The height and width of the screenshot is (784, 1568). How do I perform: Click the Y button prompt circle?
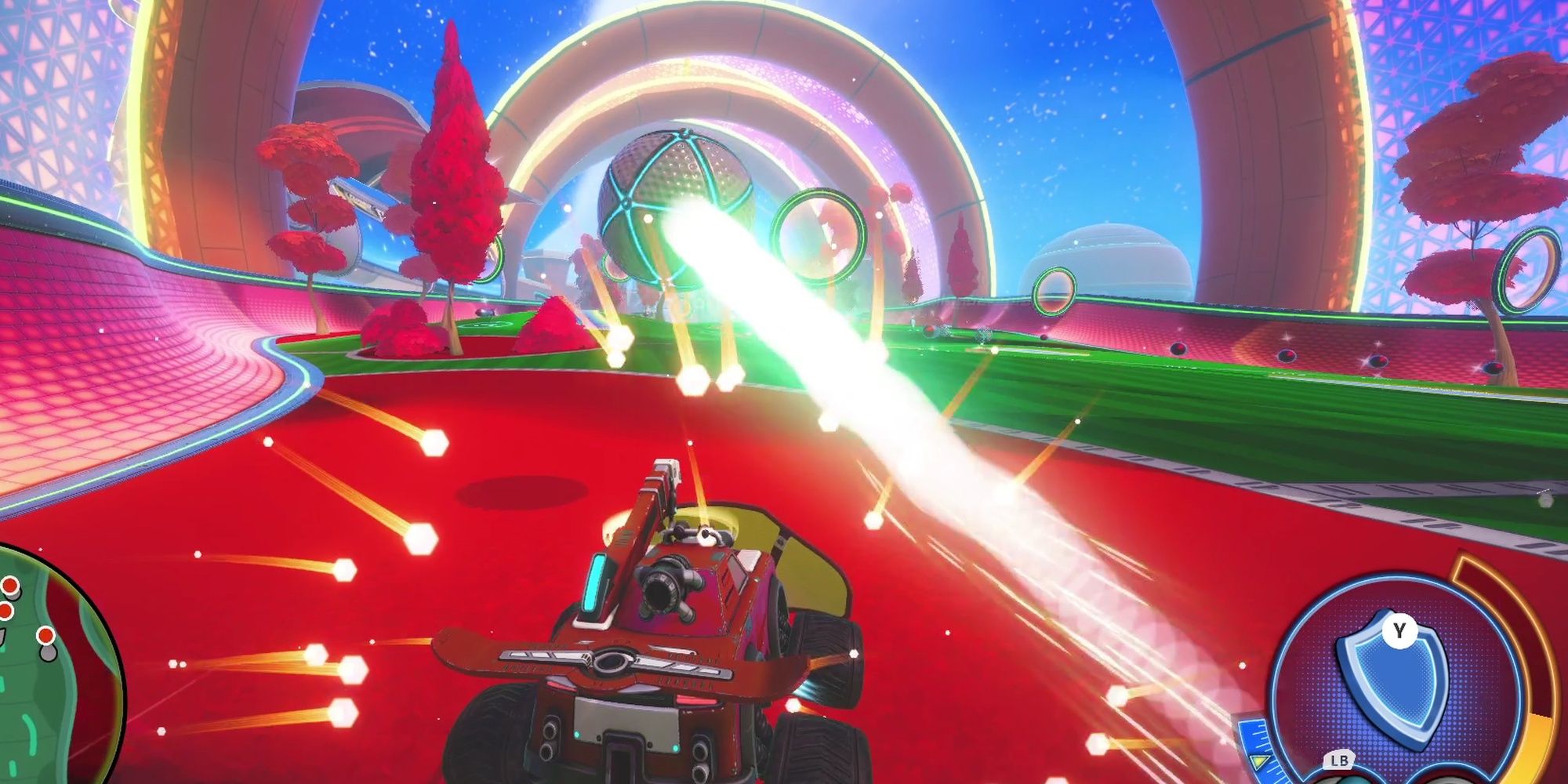[1399, 630]
